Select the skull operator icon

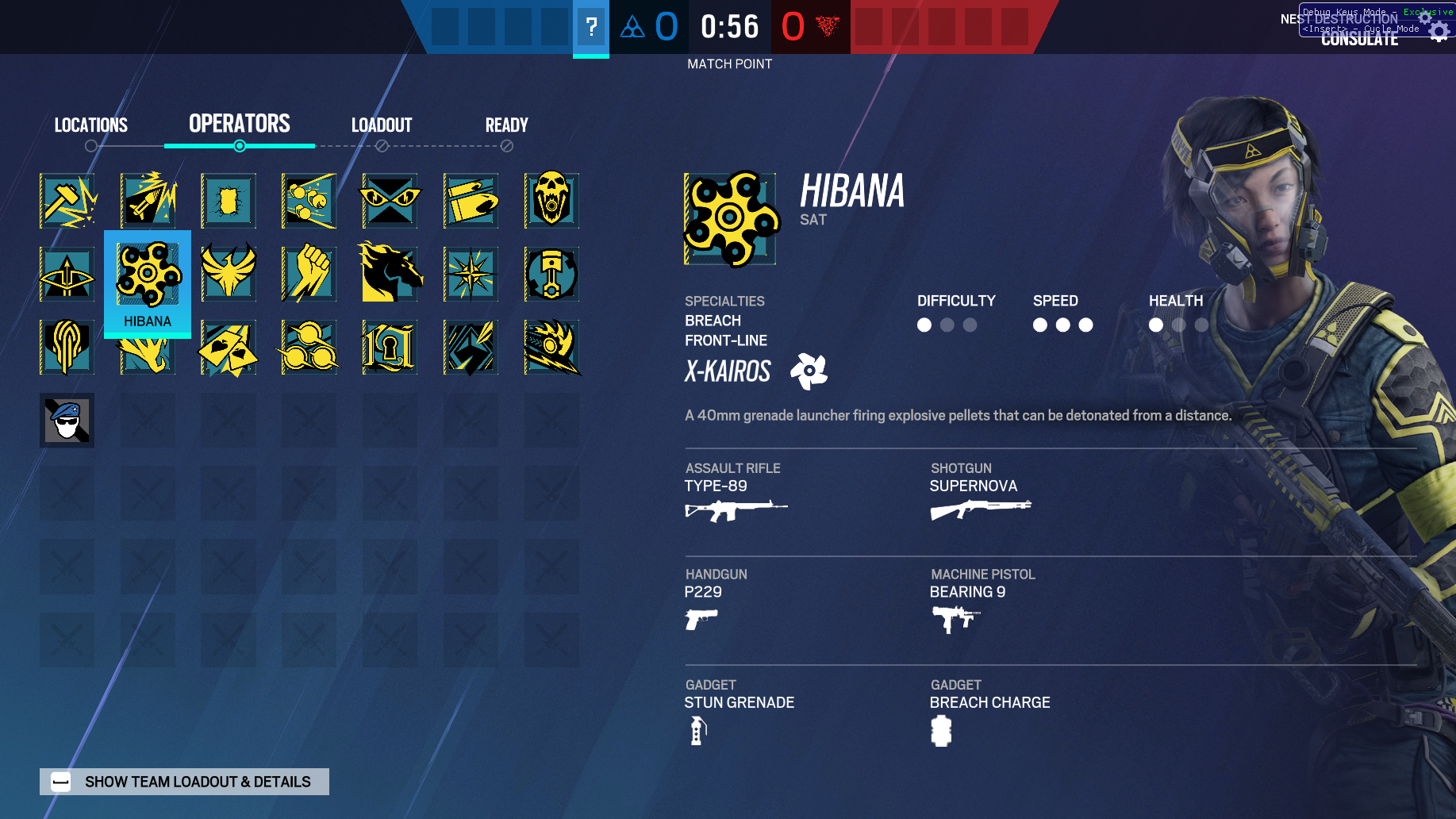(x=551, y=201)
